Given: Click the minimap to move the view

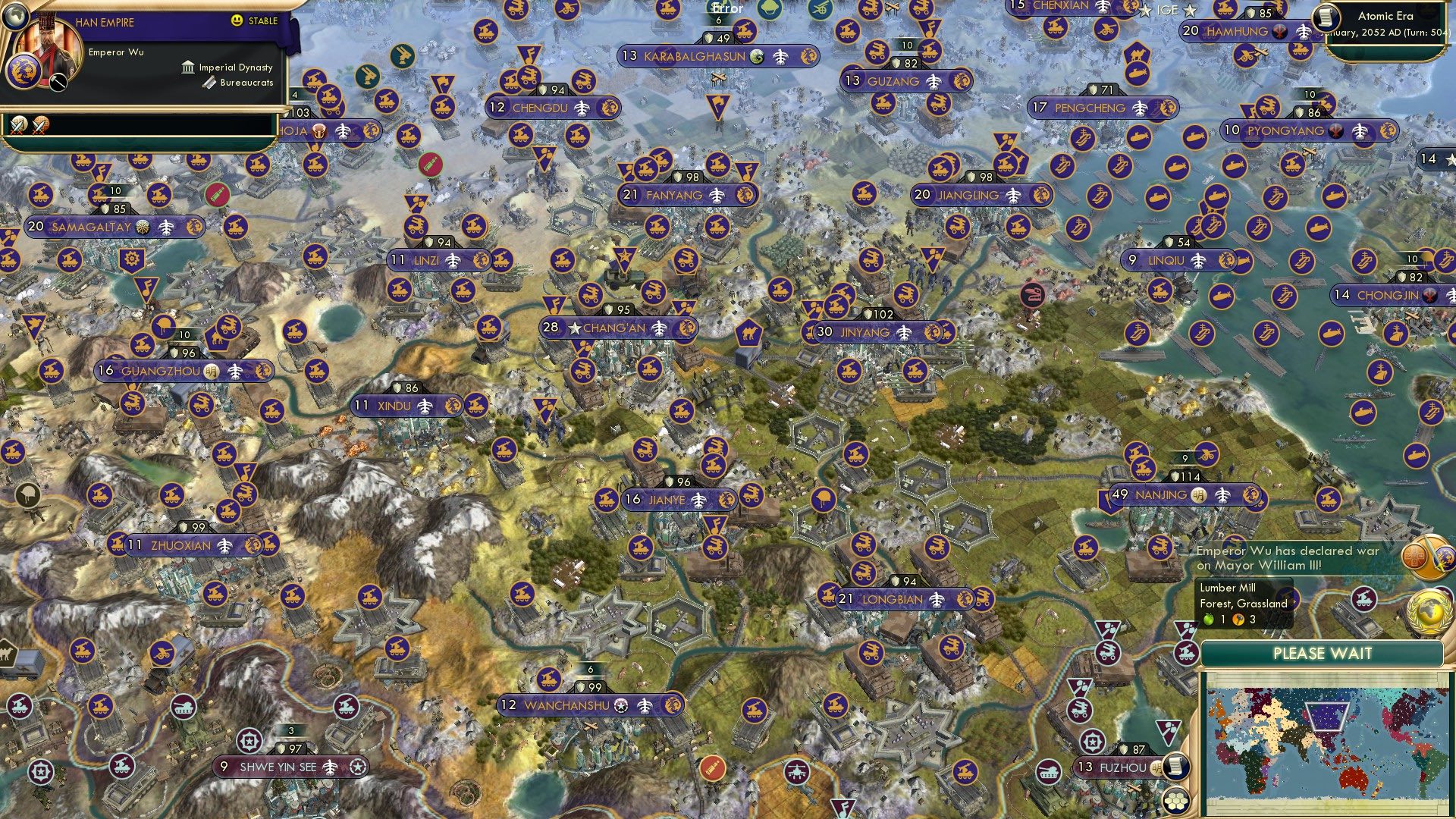Looking at the screenshot, I should (1327, 736).
